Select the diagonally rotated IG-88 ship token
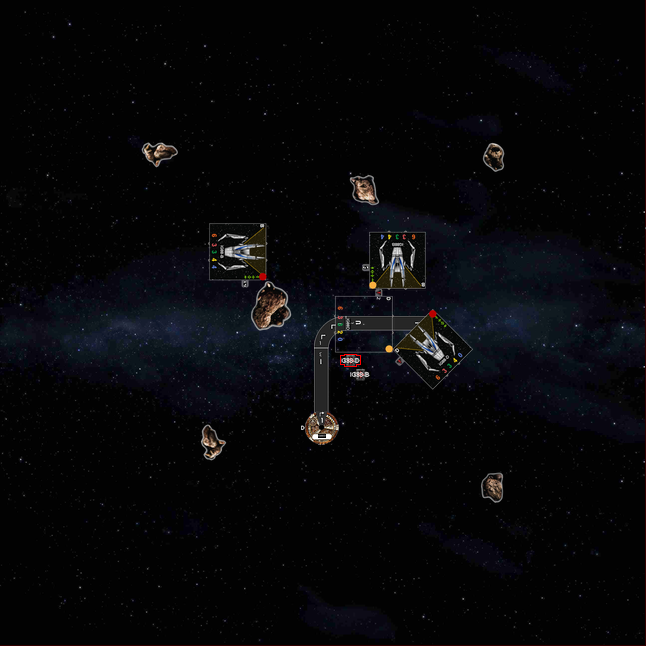This screenshot has height=646, width=646. pos(432,348)
